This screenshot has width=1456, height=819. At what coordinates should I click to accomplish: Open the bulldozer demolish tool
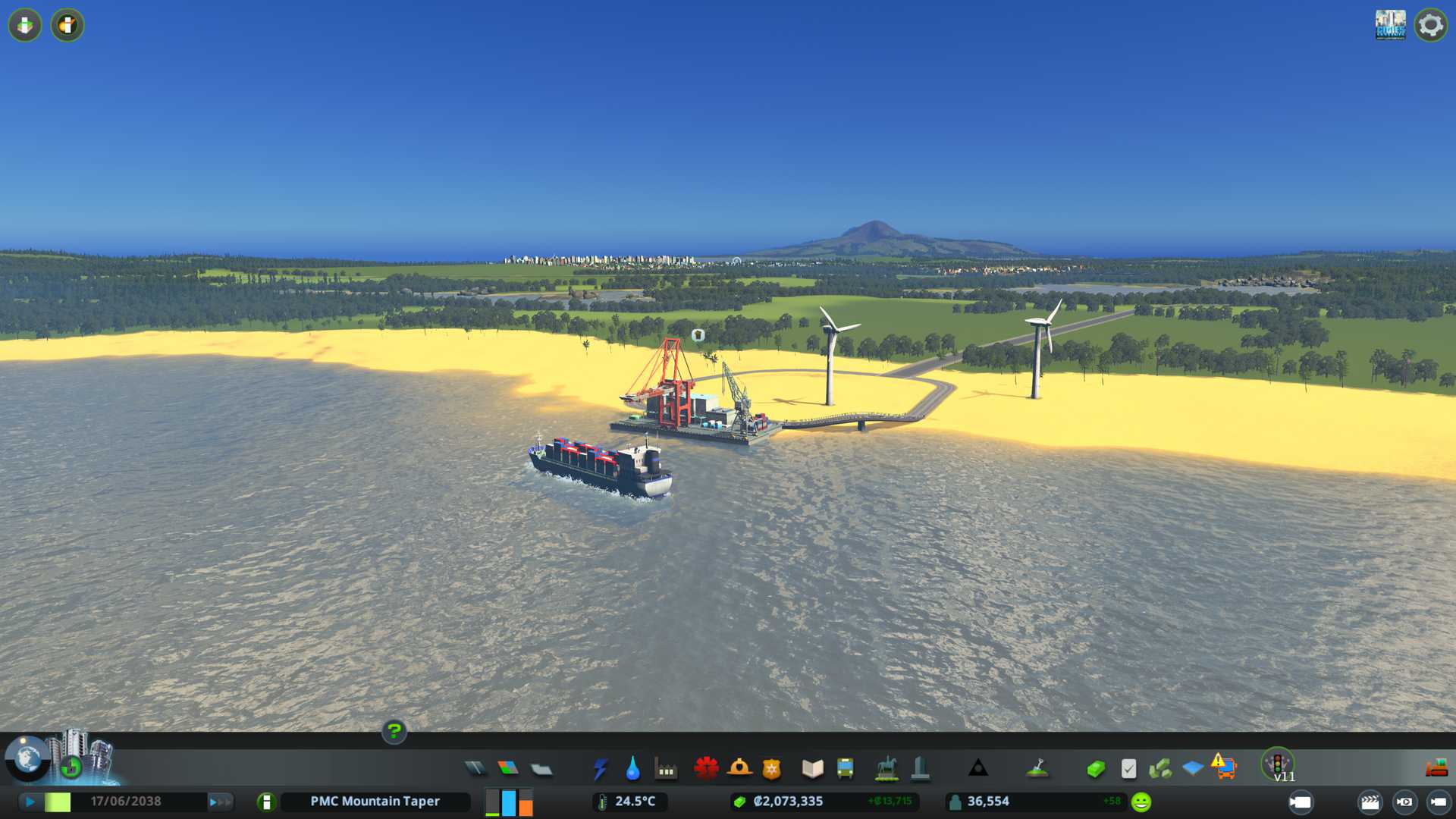[x=1436, y=769]
